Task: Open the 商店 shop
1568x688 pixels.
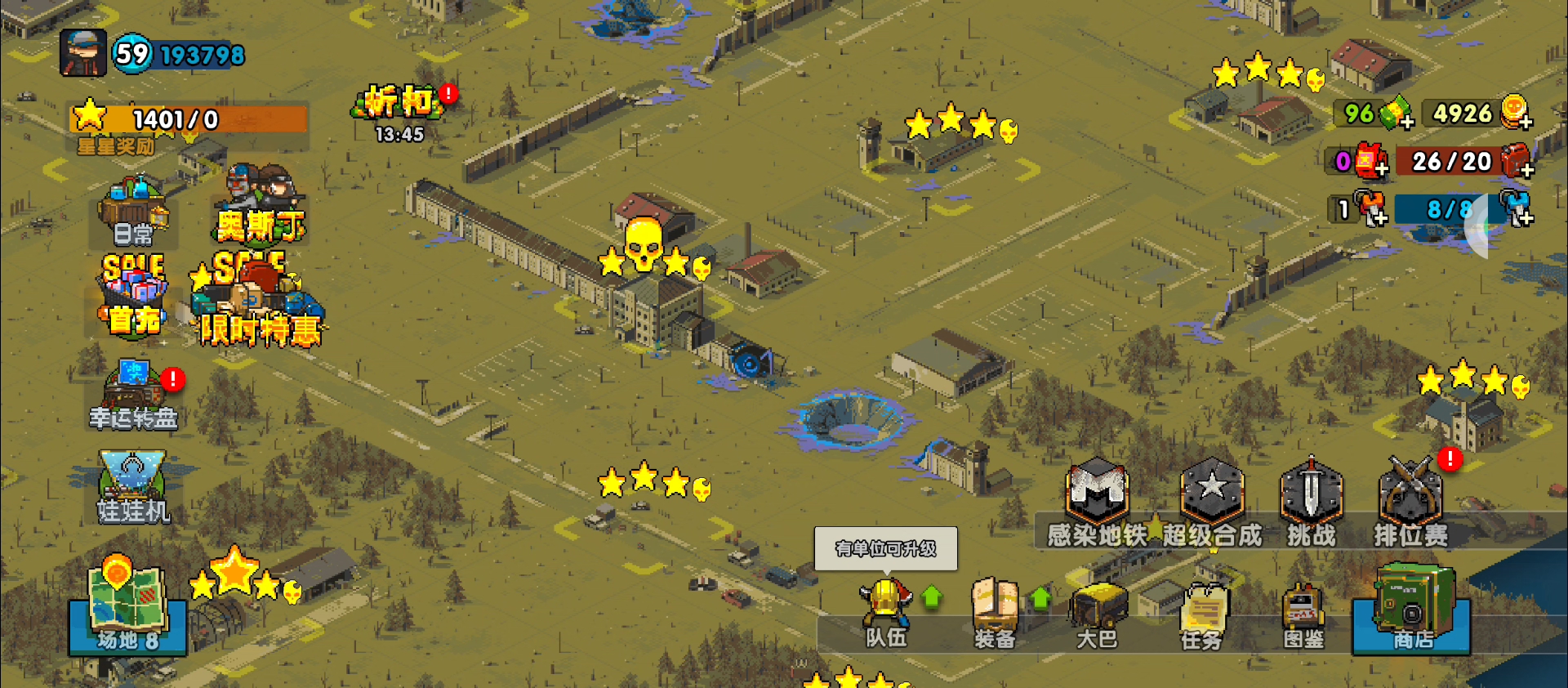Action: tap(1412, 610)
